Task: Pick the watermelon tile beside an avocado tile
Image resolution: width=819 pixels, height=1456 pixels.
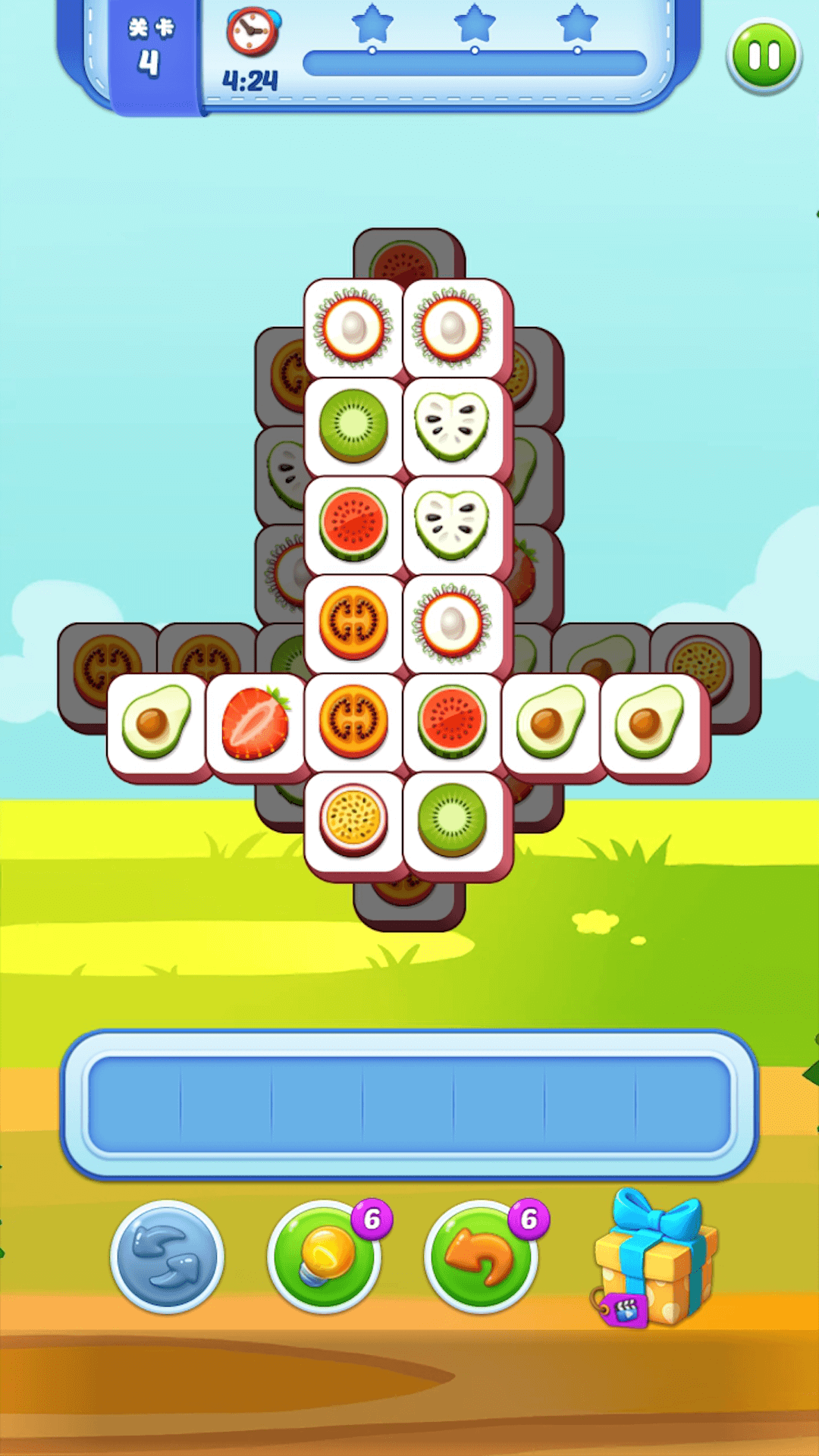Action: click(452, 724)
